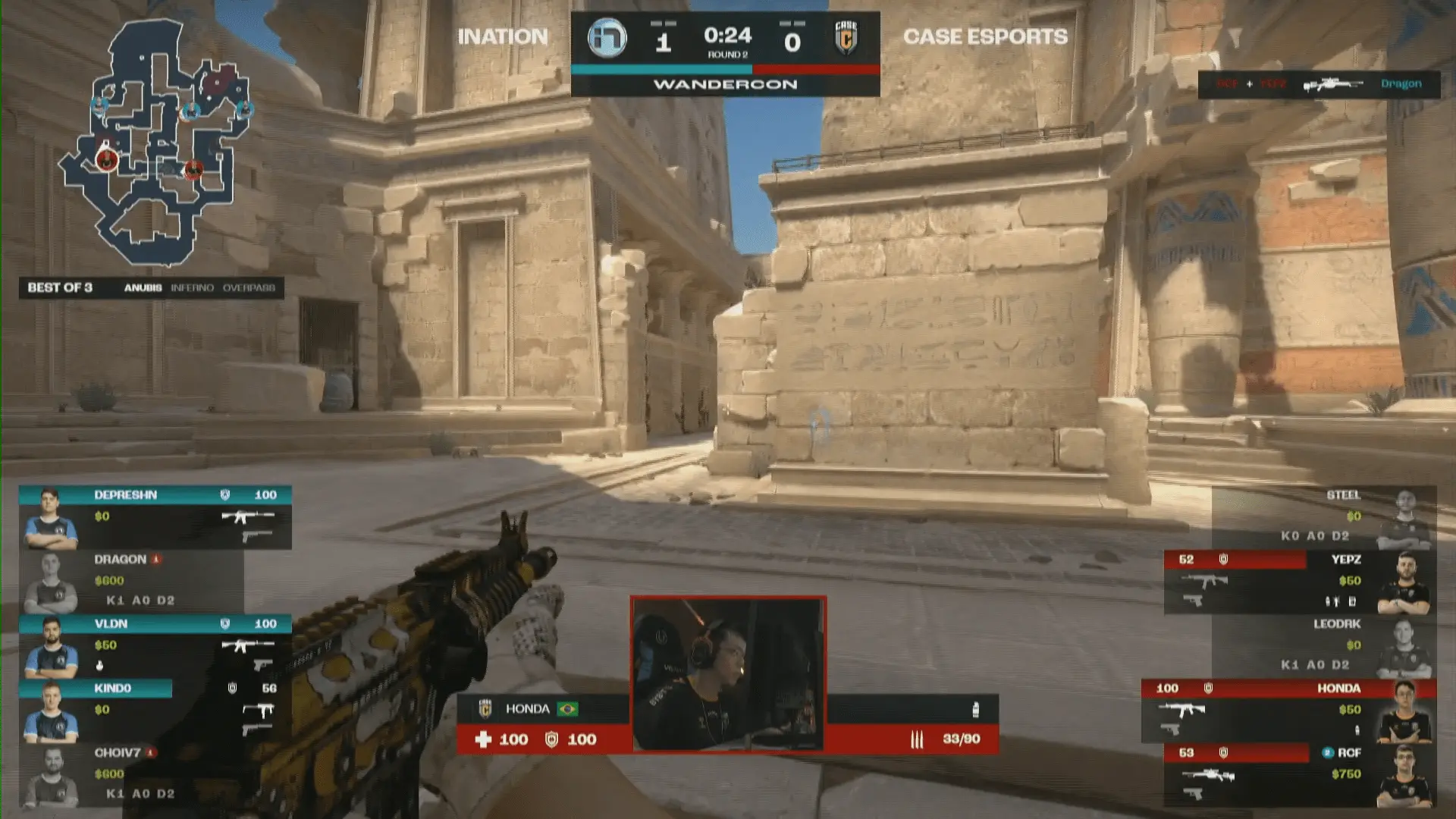
Task: Select DRAGON's player row
Action: [x=133, y=581]
